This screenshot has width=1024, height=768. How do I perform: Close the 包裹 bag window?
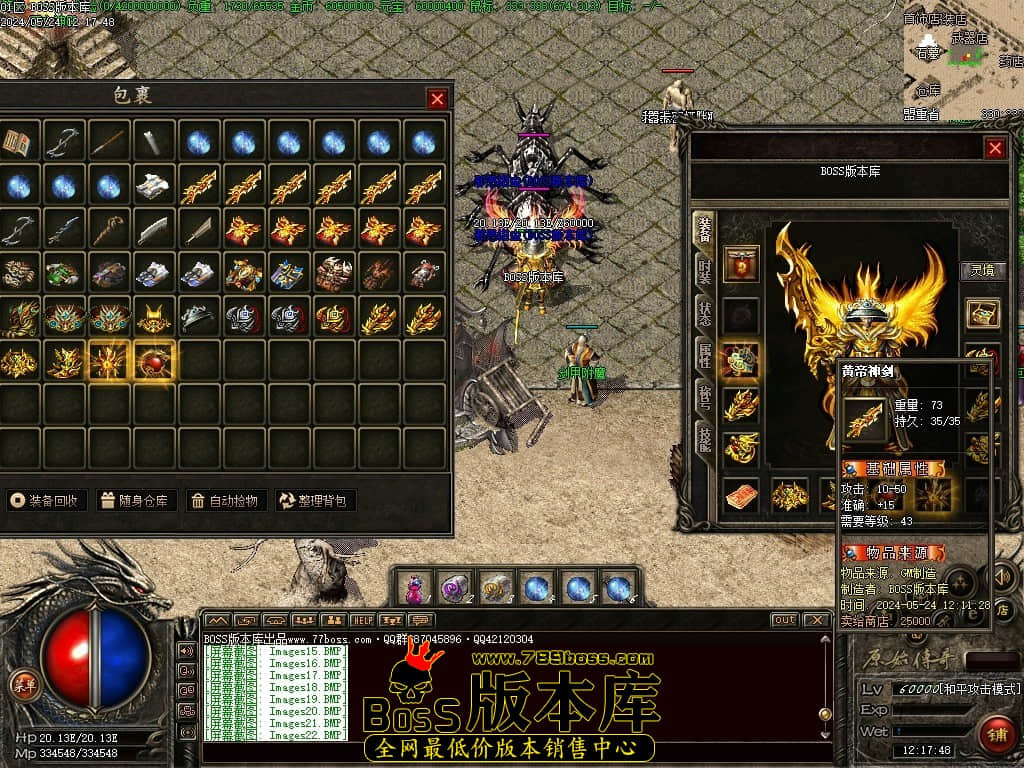point(437,98)
